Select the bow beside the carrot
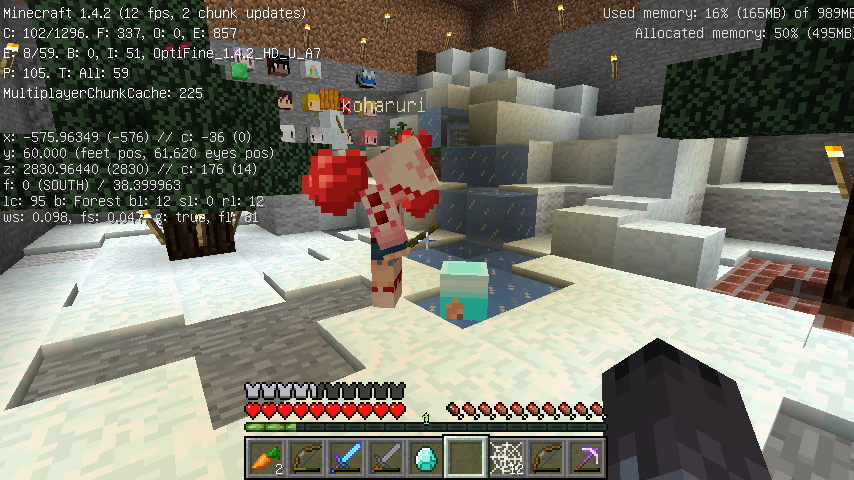Image resolution: width=854 pixels, height=480 pixels. click(305, 458)
